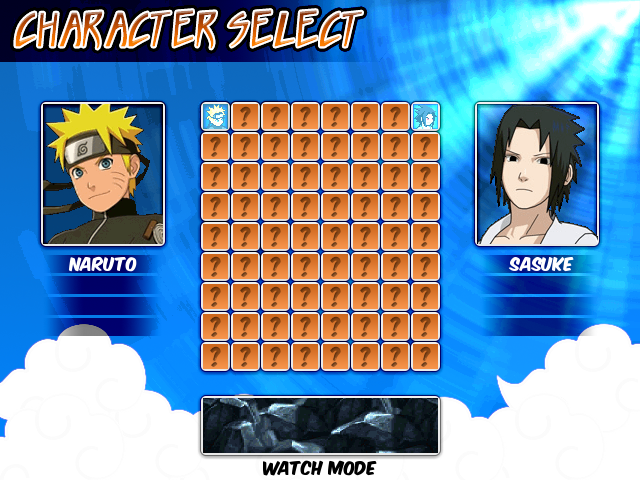Click Sasuke's large character portrait
640x480 pixels.
(x=537, y=174)
